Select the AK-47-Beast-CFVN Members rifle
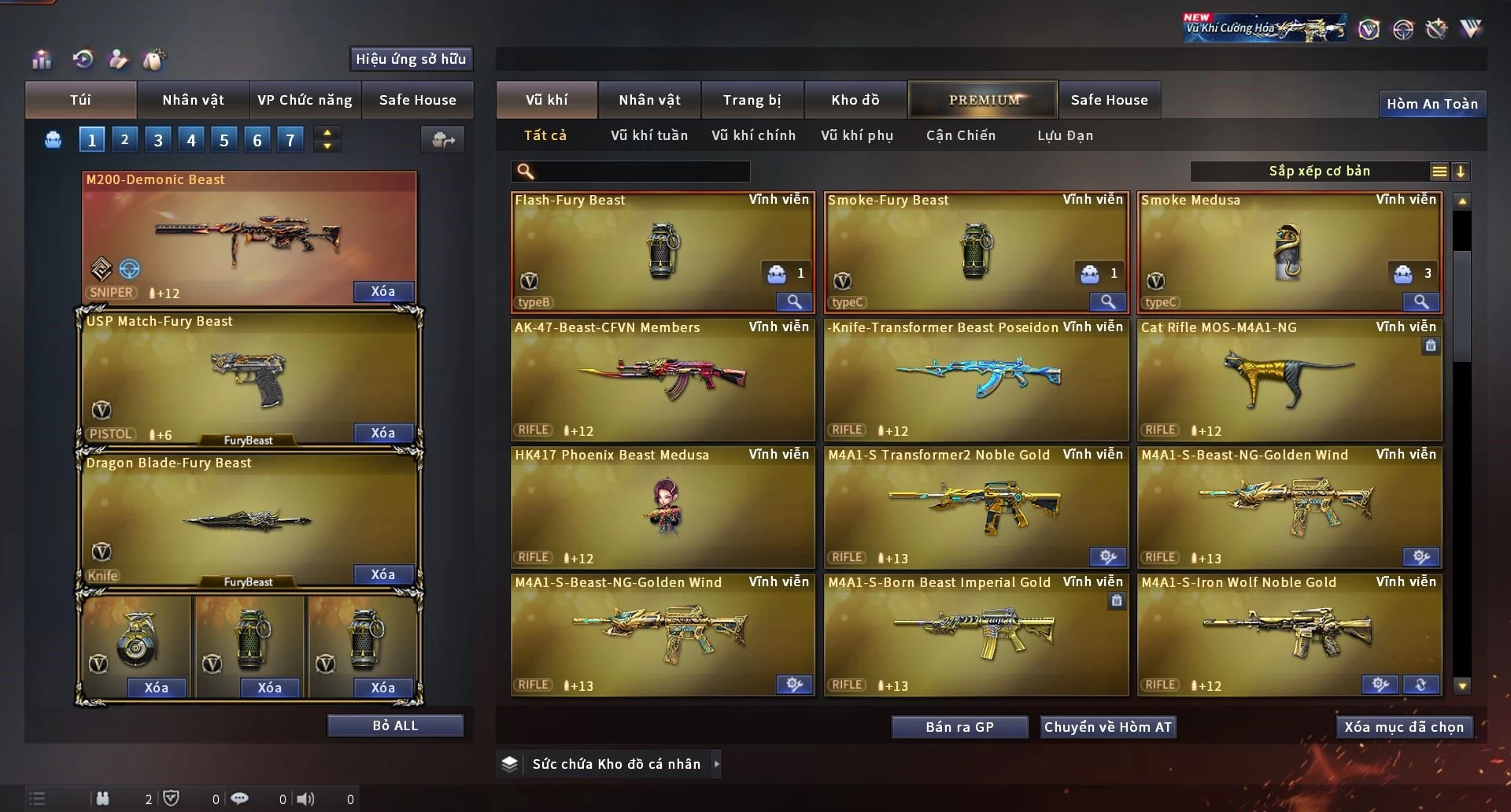Screen dimensions: 1511x812 pyautogui.click(x=663, y=379)
